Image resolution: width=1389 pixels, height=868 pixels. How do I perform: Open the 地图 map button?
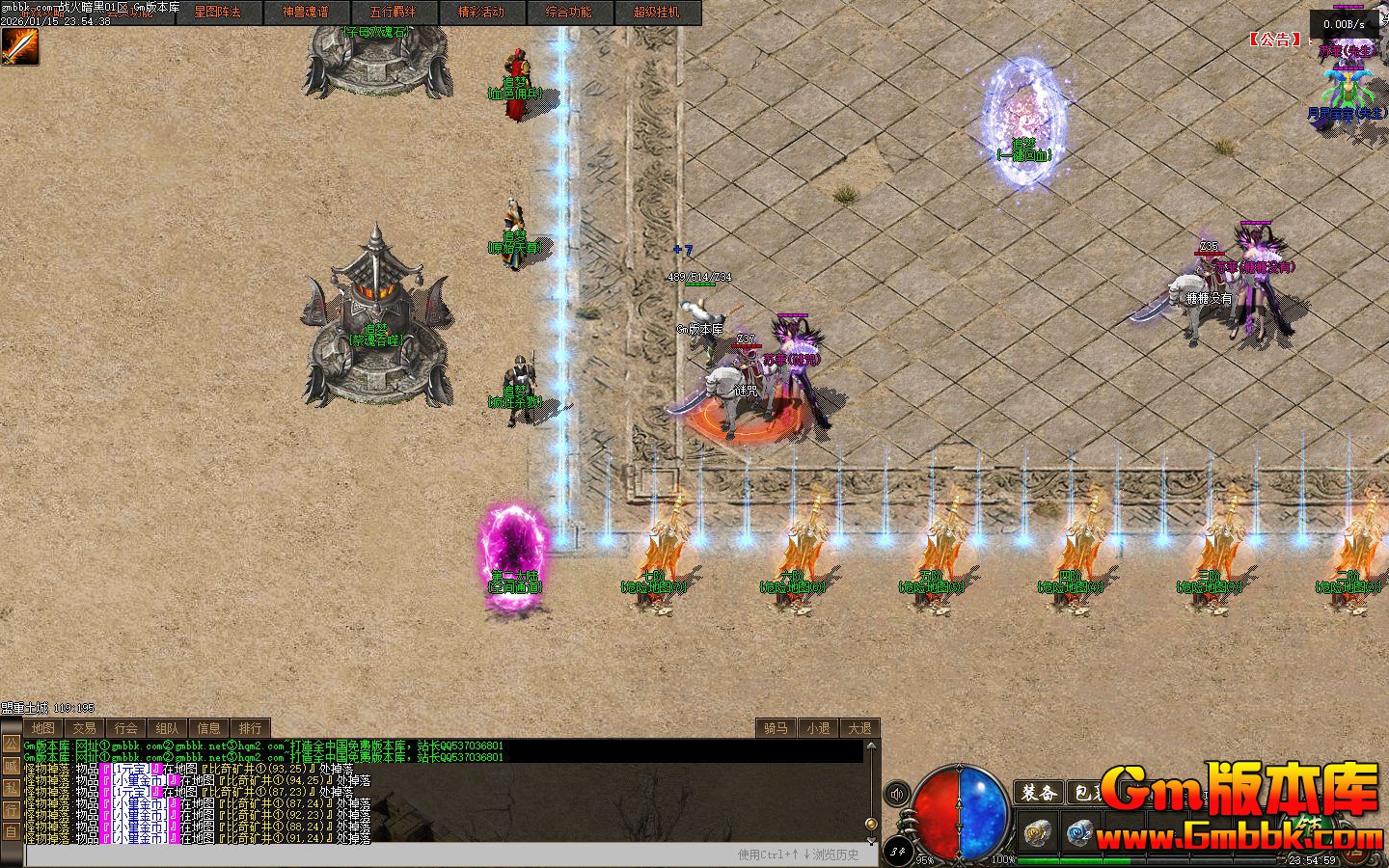tap(42, 728)
